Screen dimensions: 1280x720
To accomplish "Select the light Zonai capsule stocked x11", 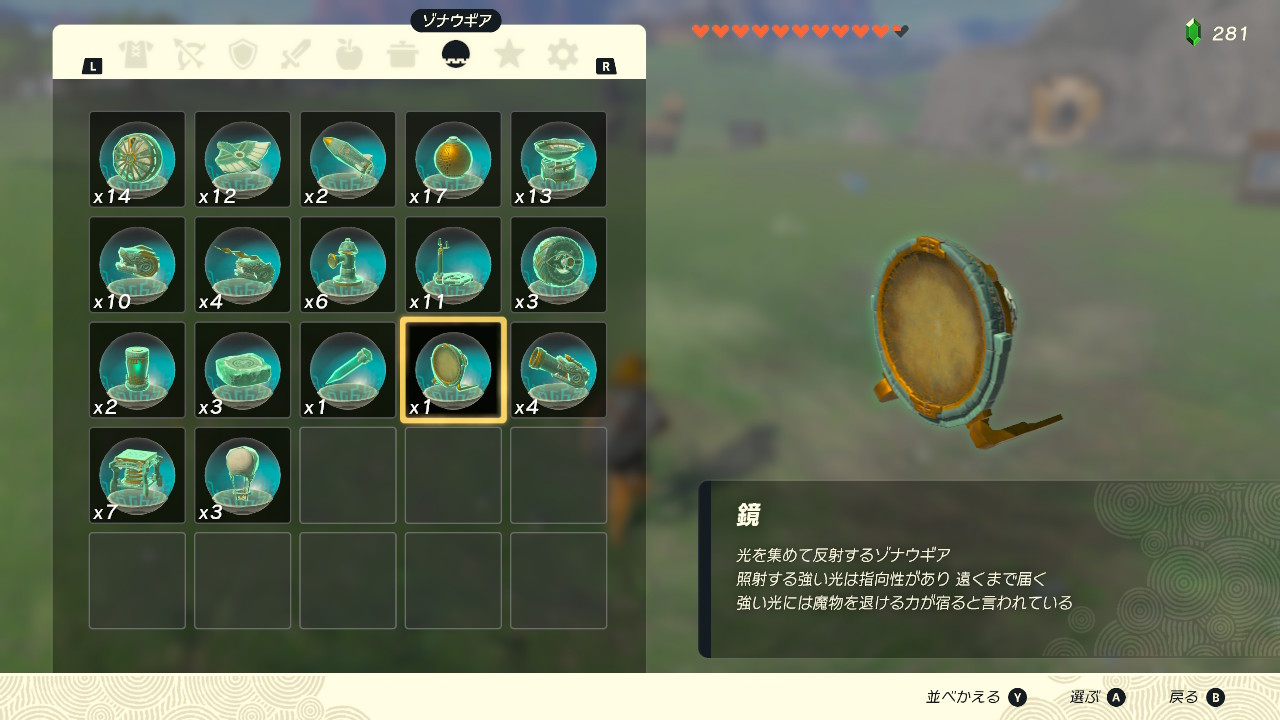I will (452, 264).
